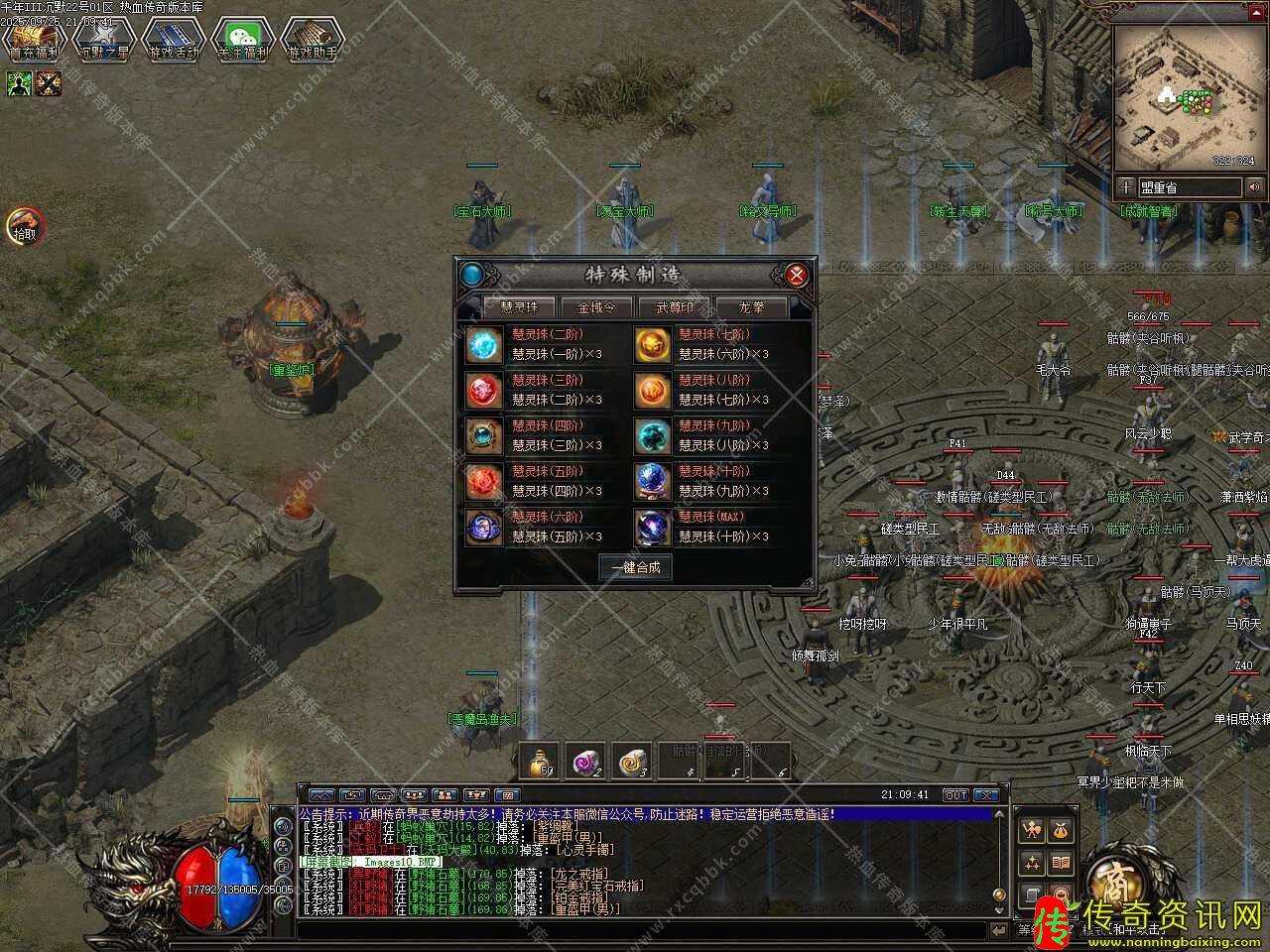
Task: Choose the 慧灵珠(三阶) red orb recipe
Action: [484, 390]
